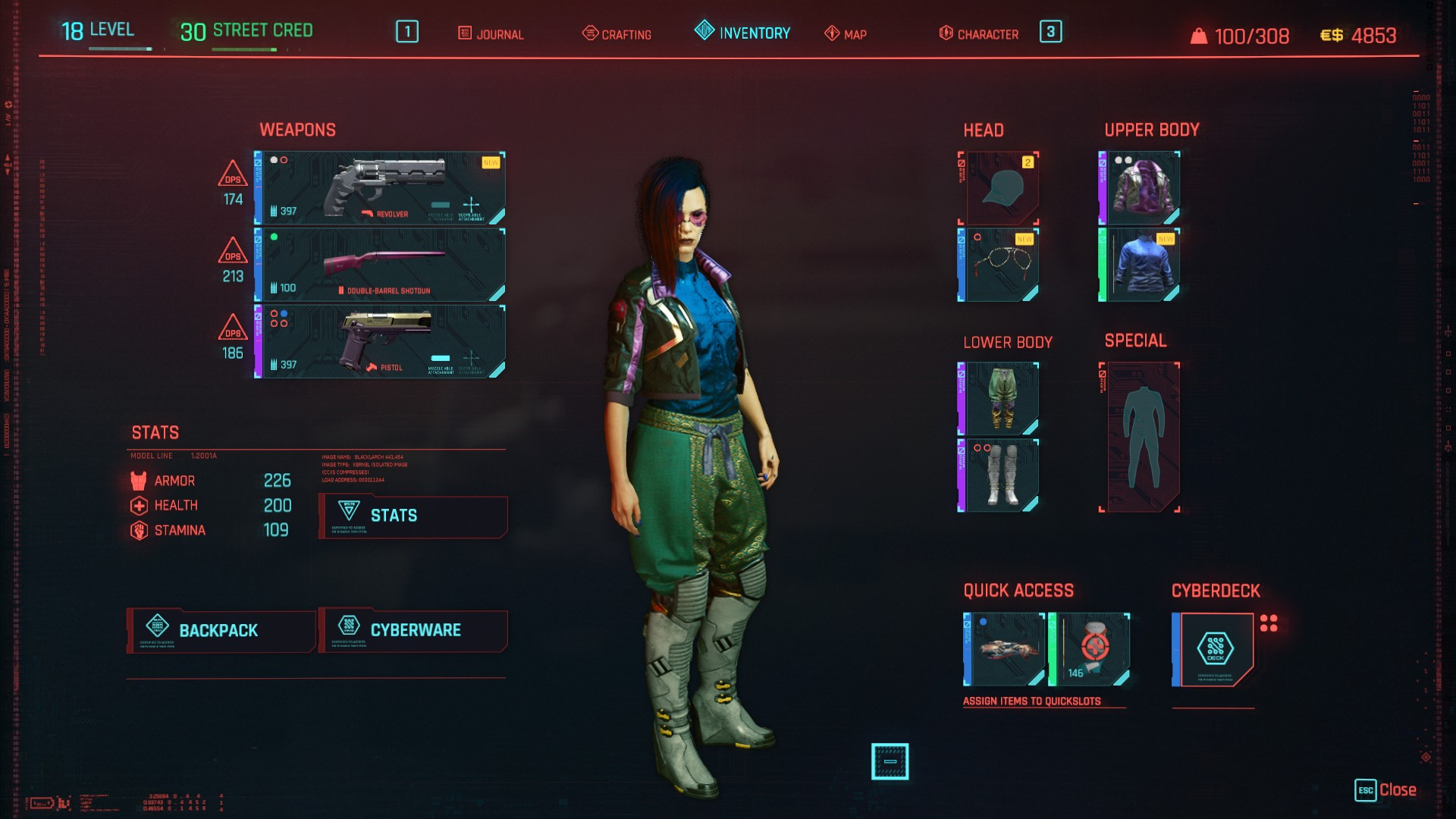The height and width of the screenshot is (819, 1456).
Task: Open the Cyberdeck slot
Action: pos(1213,650)
